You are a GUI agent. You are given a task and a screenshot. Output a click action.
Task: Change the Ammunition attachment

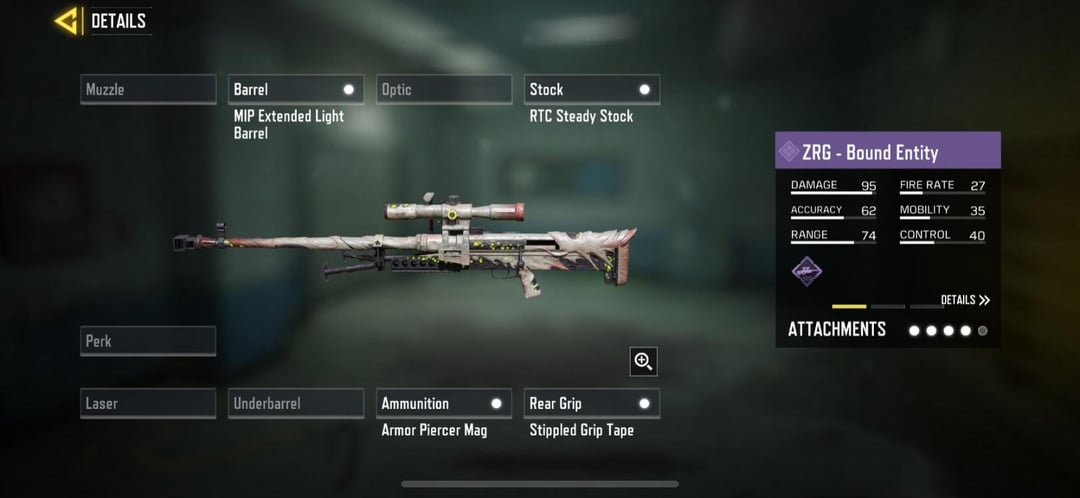pos(444,403)
